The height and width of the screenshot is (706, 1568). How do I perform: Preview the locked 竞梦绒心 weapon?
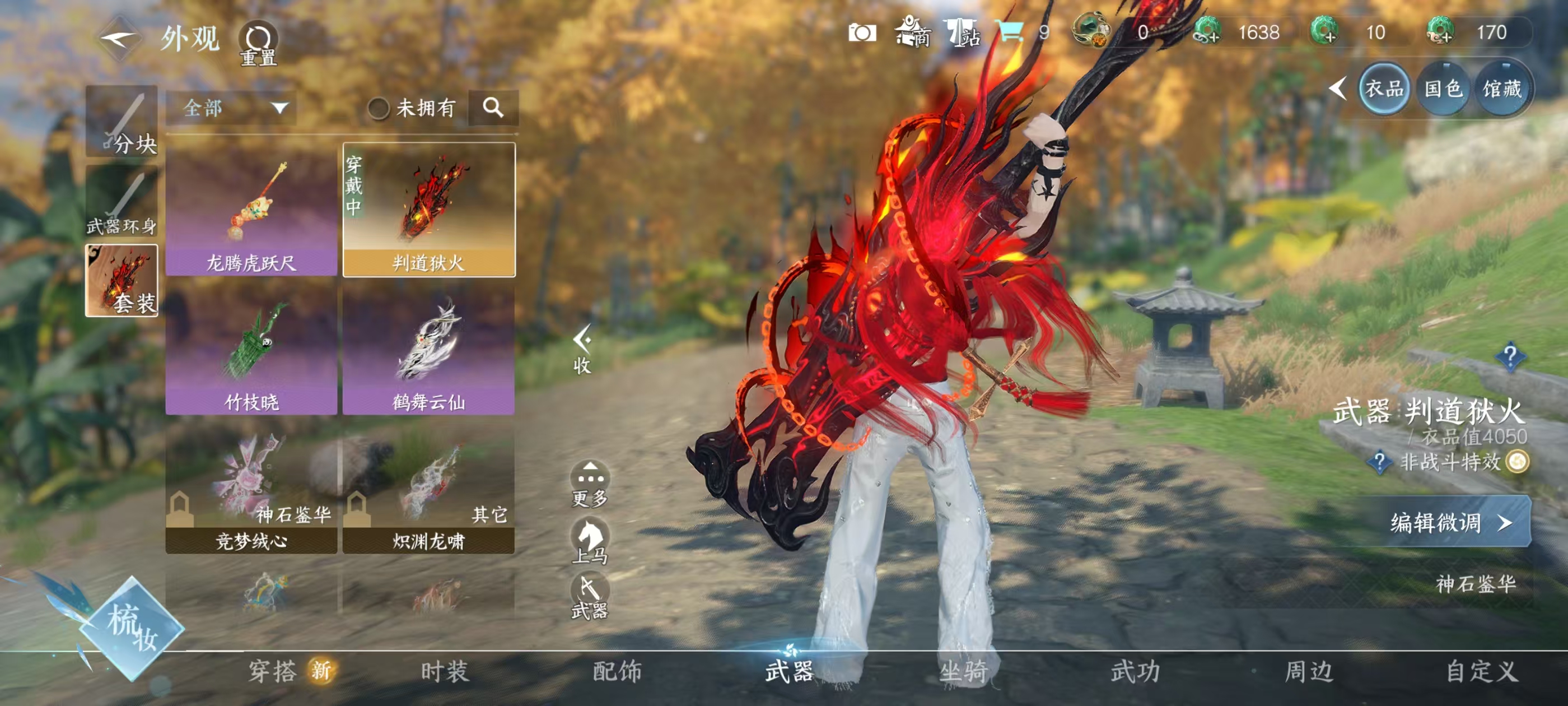[251, 490]
